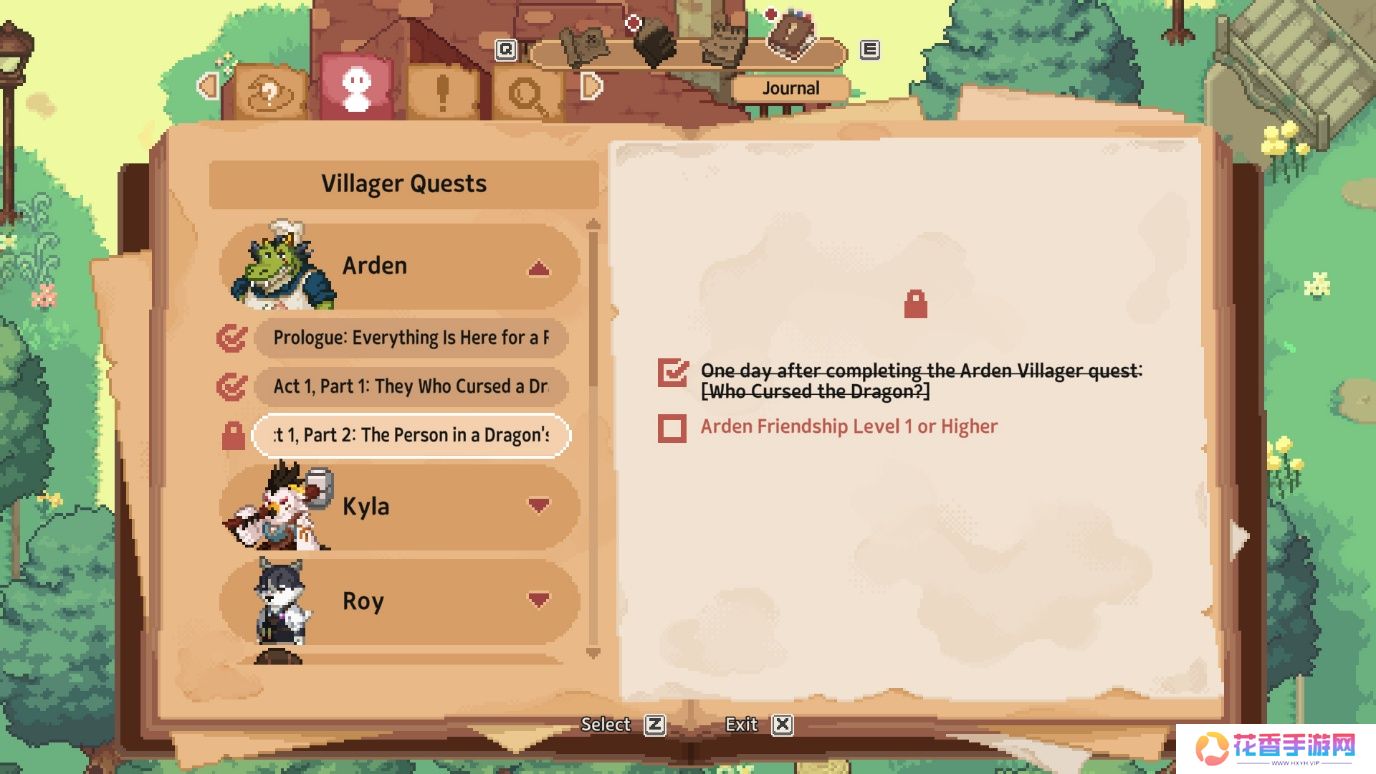1376x774 pixels.
Task: Open the exclamation mark tab
Action: coord(443,93)
